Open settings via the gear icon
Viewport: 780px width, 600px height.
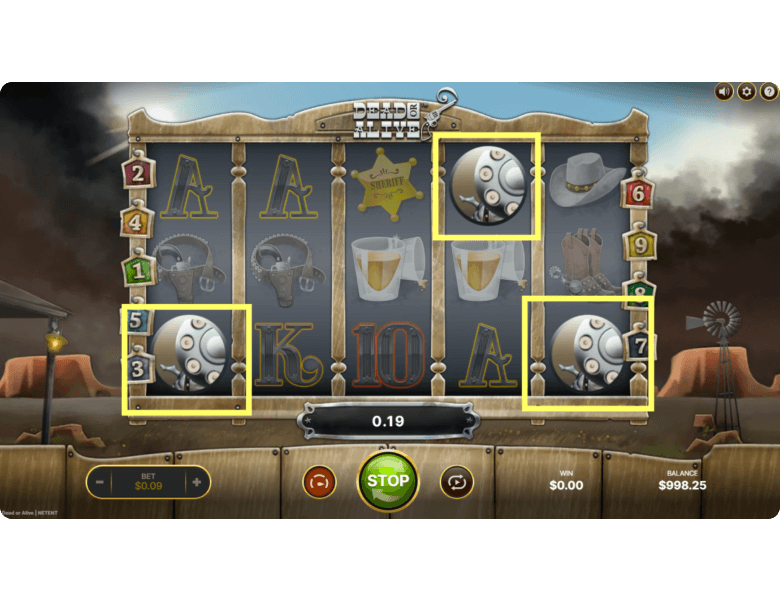[747, 92]
